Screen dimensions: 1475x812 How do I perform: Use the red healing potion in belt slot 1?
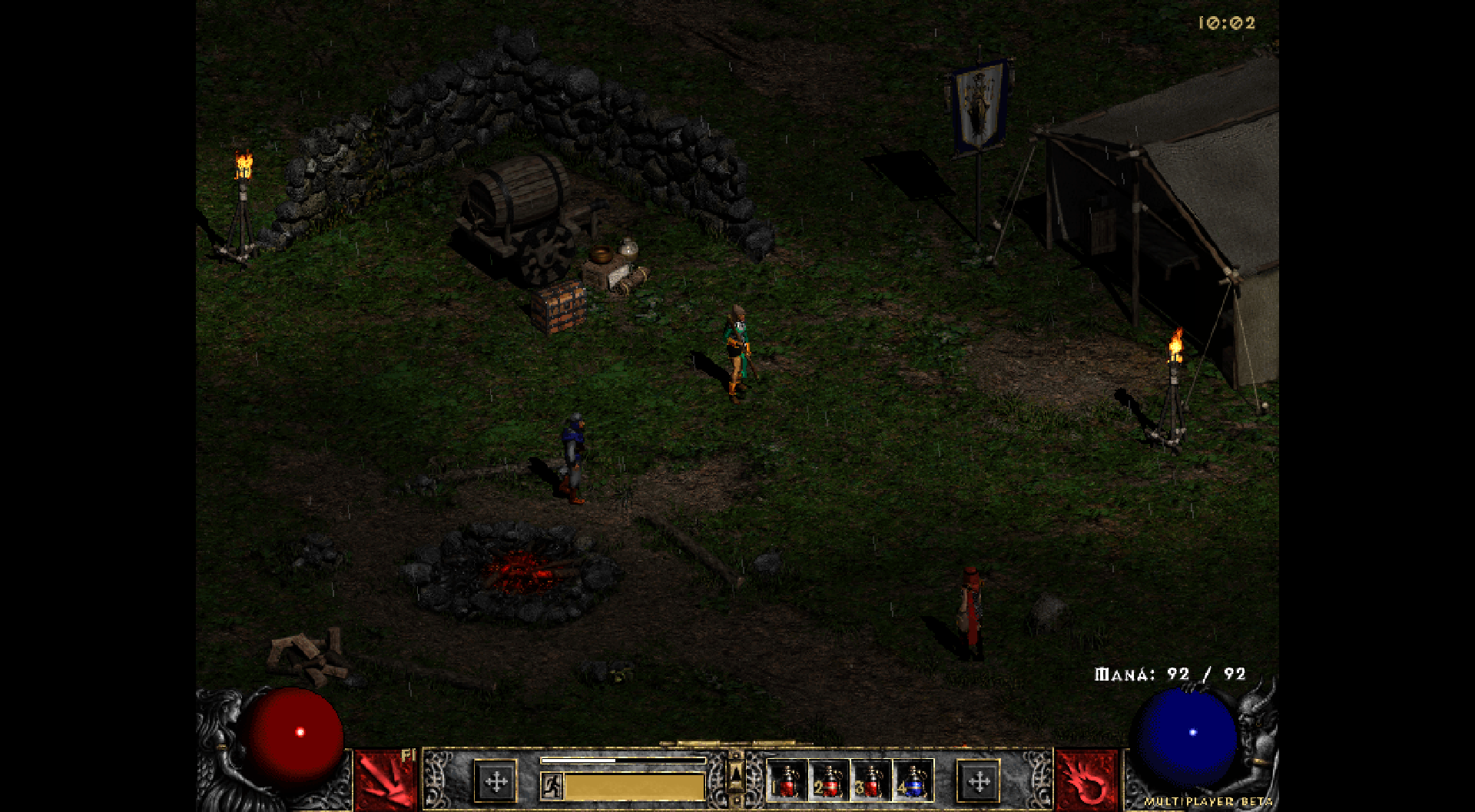787,781
